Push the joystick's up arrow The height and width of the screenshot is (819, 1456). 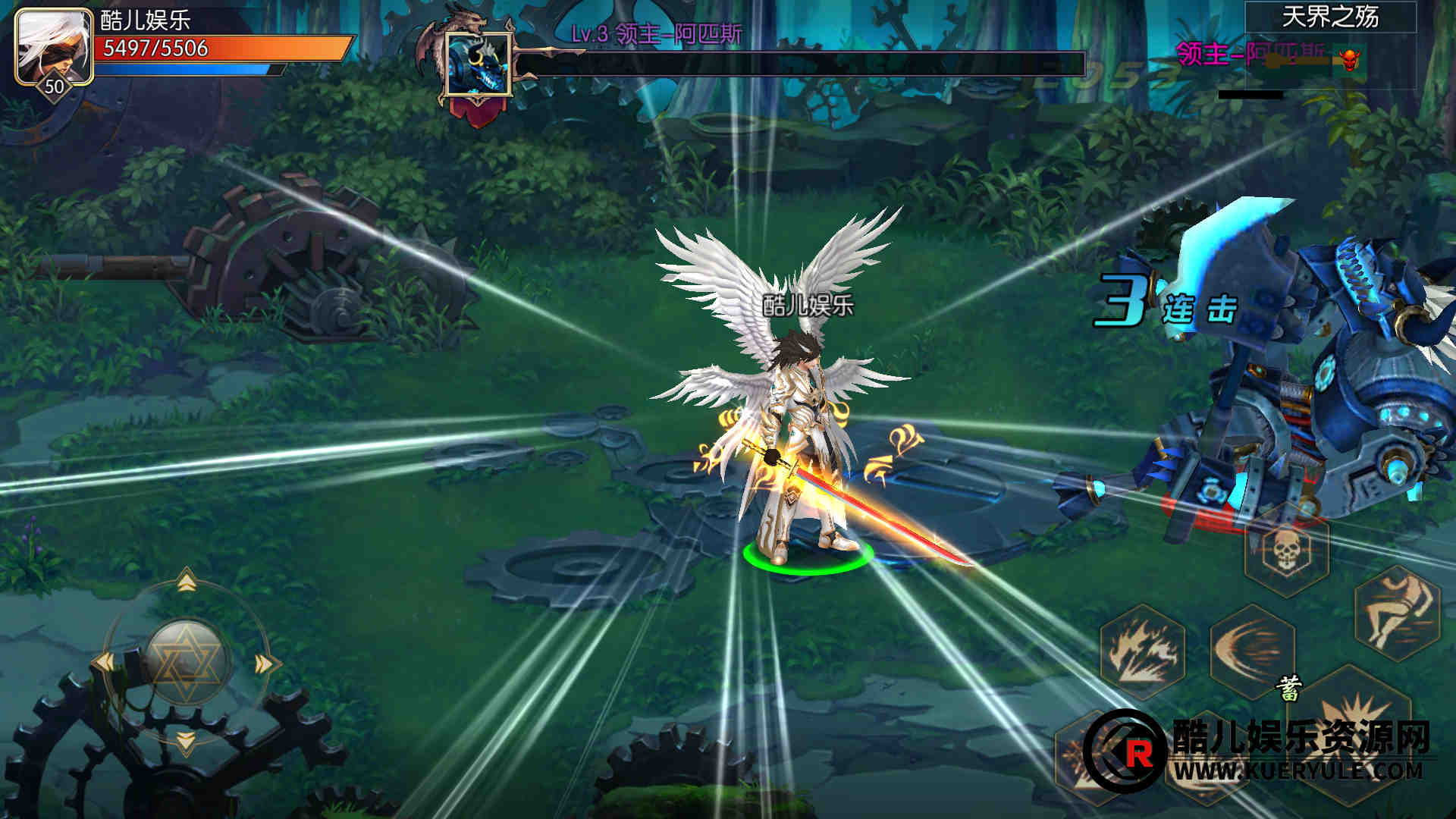pos(187,583)
